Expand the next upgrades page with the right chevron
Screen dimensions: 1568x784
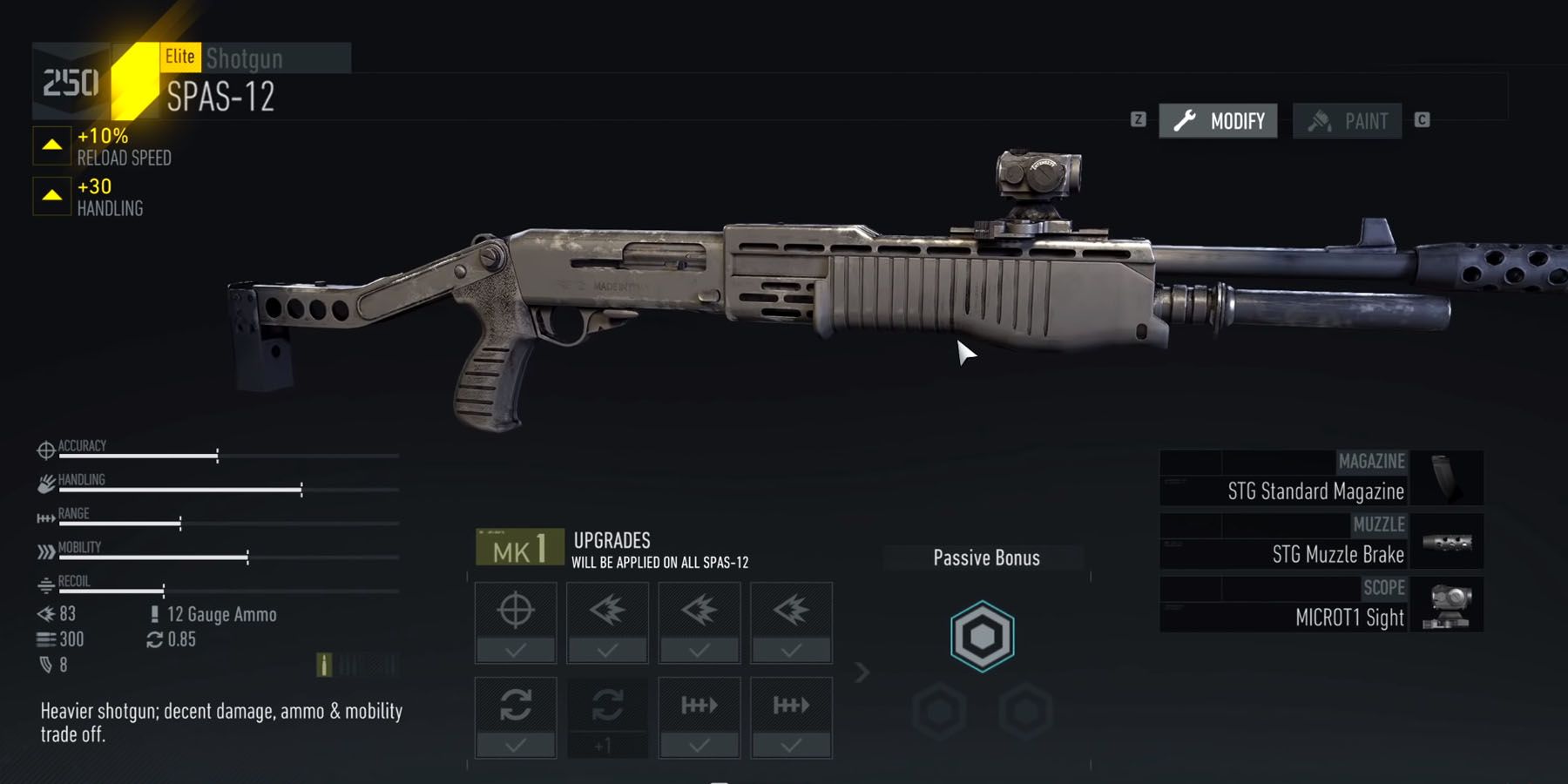pyautogui.click(x=861, y=671)
